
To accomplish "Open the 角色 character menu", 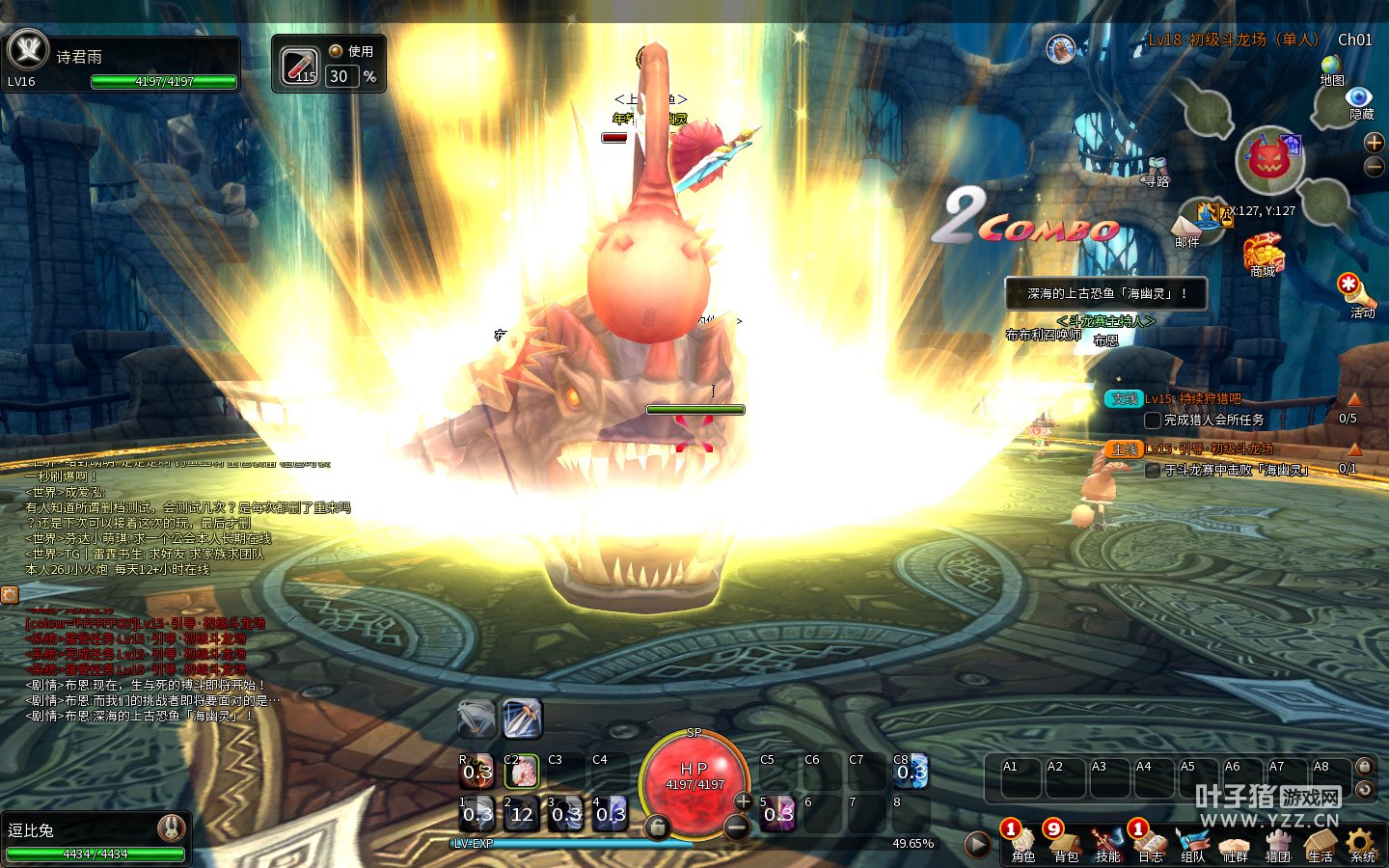I will [x=1022, y=843].
